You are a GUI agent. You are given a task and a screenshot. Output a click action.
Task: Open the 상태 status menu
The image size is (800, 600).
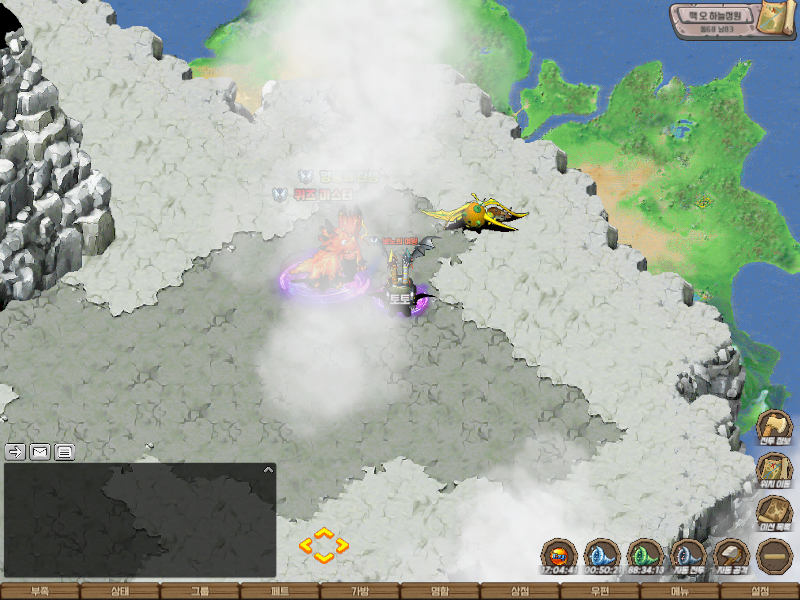coord(120,591)
